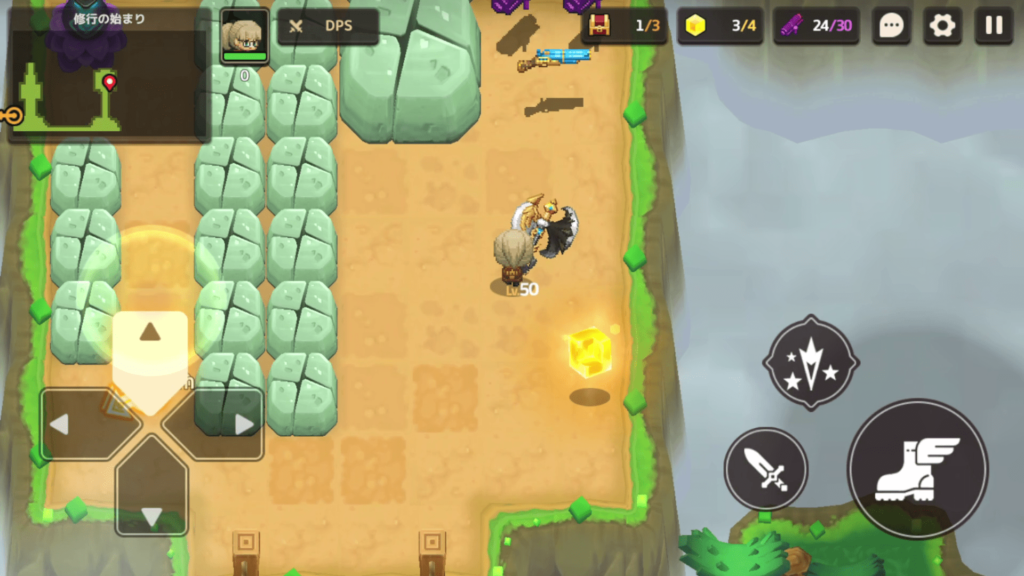Screen dimensions: 1024x576
Task: Attack with the sword button
Action: pyautogui.click(x=766, y=469)
